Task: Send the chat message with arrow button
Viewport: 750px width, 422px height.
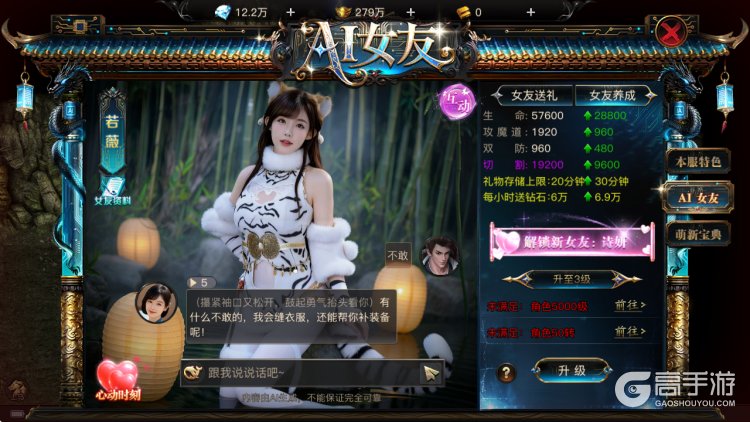Action: [430, 372]
